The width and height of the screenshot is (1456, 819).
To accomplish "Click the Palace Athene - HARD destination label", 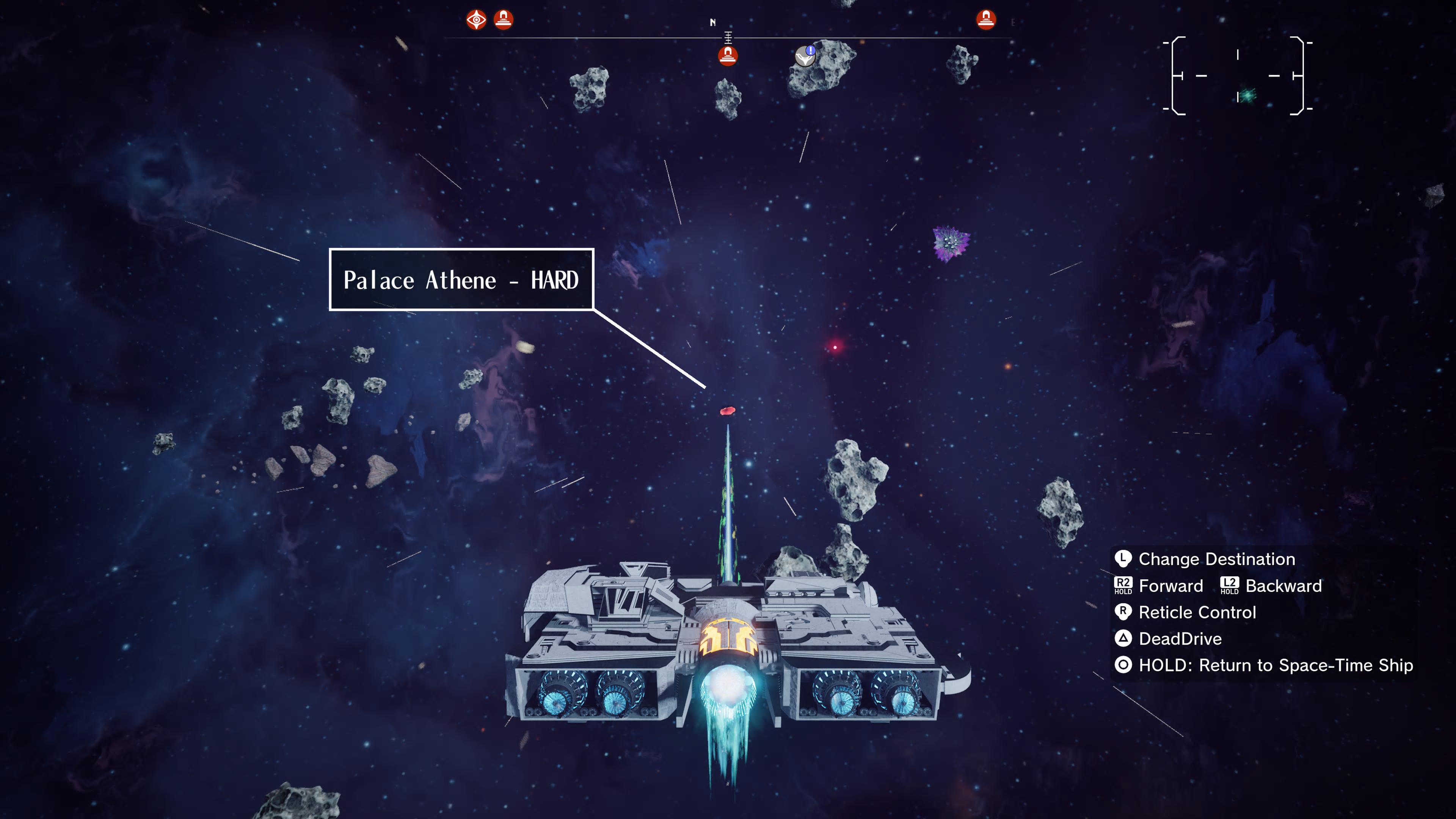I will 461,280.
